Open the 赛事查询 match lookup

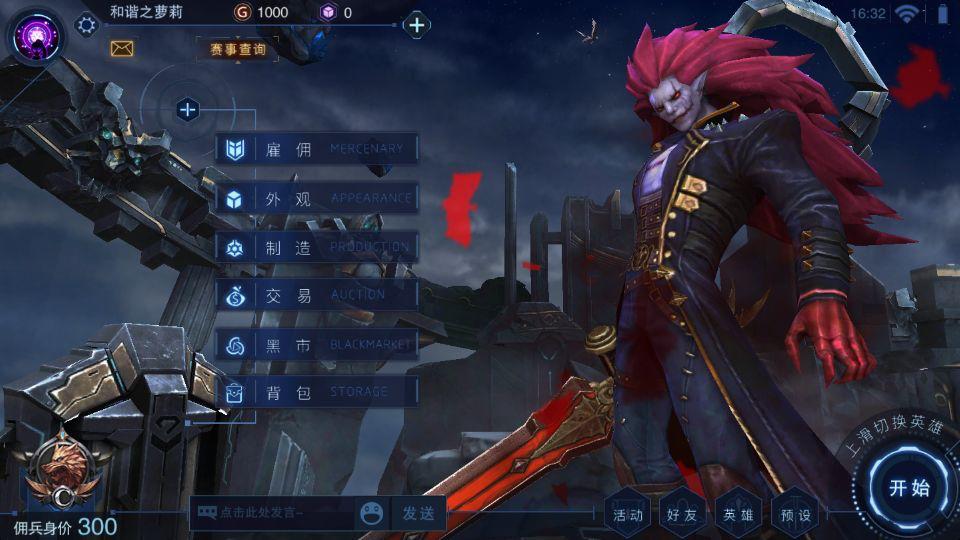(238, 48)
